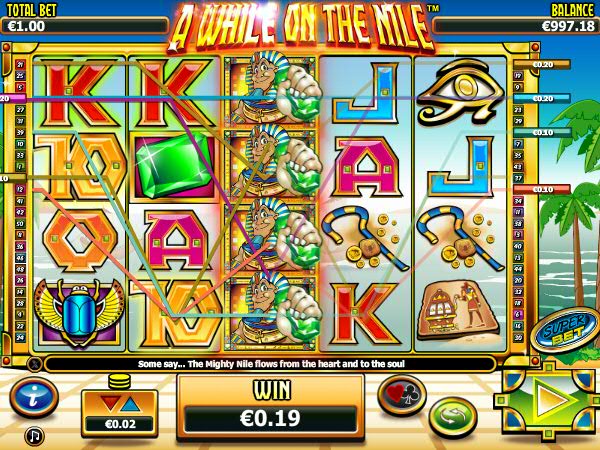Activate autoplay with the green circular arrows

pos(454,416)
